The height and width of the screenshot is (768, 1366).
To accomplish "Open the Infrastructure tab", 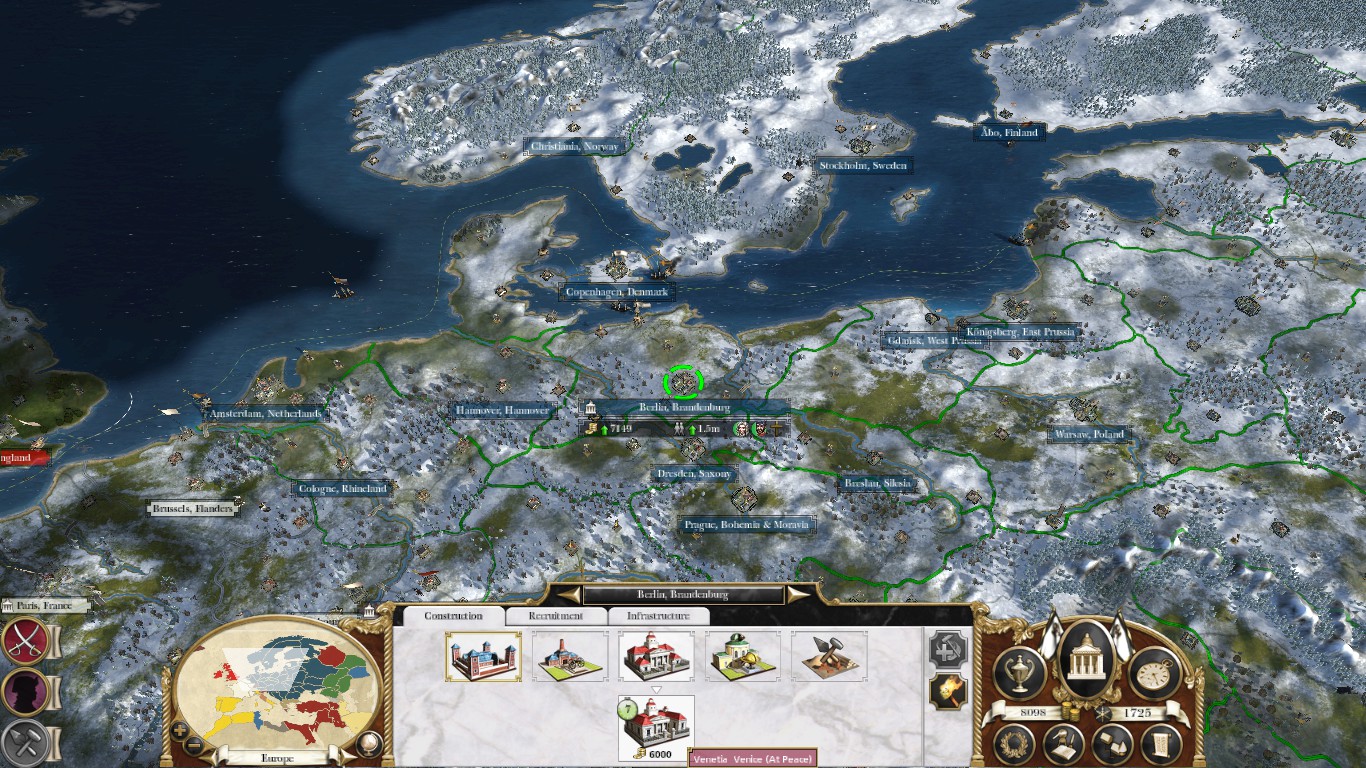I will (x=658, y=617).
